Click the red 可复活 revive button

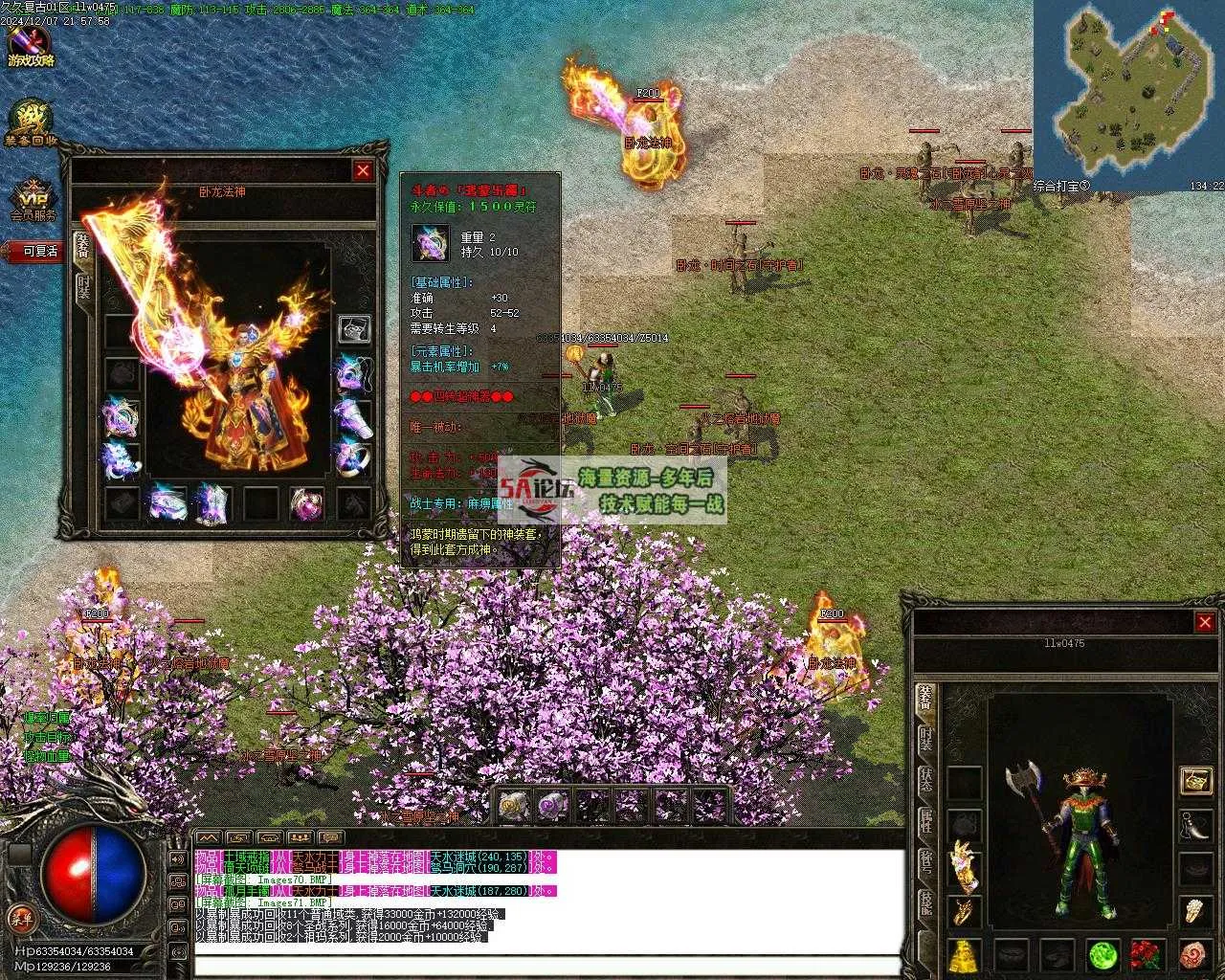pos(38,251)
